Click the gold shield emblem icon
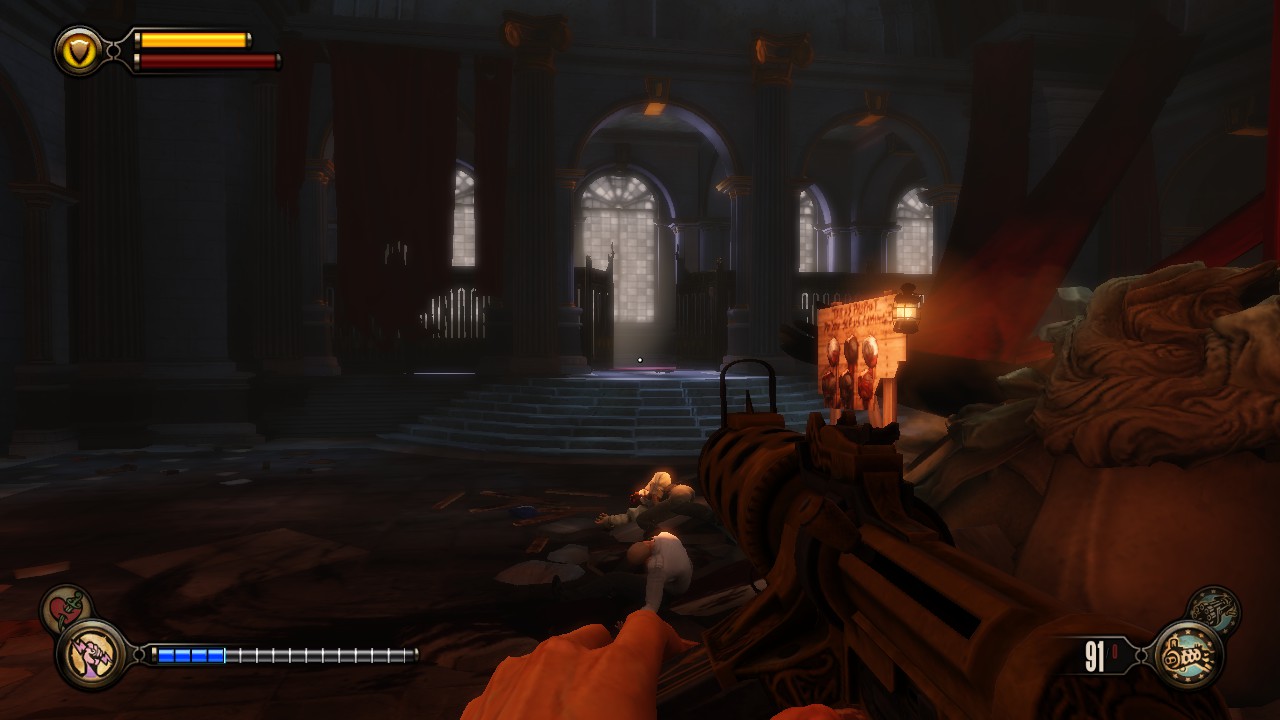 [x=78, y=49]
